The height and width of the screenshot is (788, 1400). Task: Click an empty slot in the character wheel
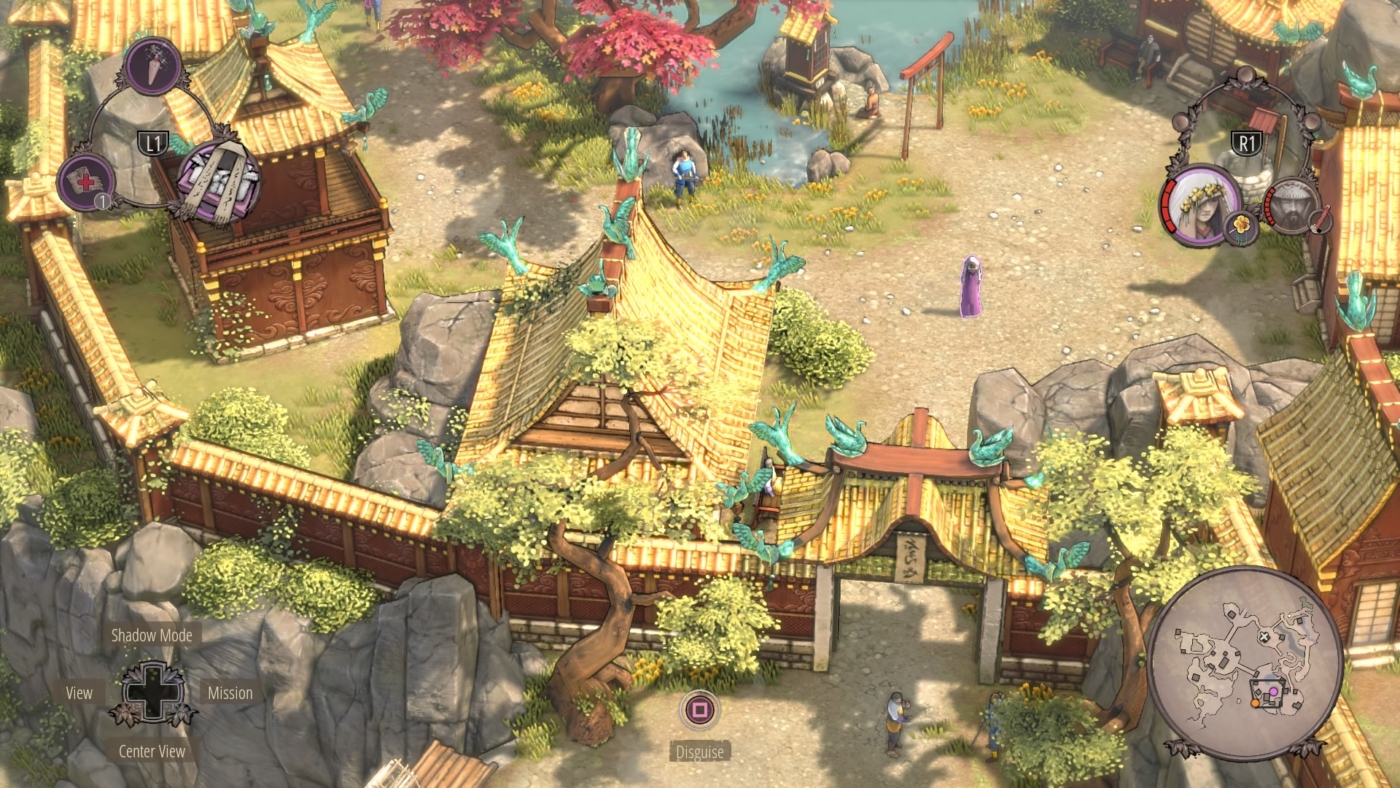(1246, 75)
